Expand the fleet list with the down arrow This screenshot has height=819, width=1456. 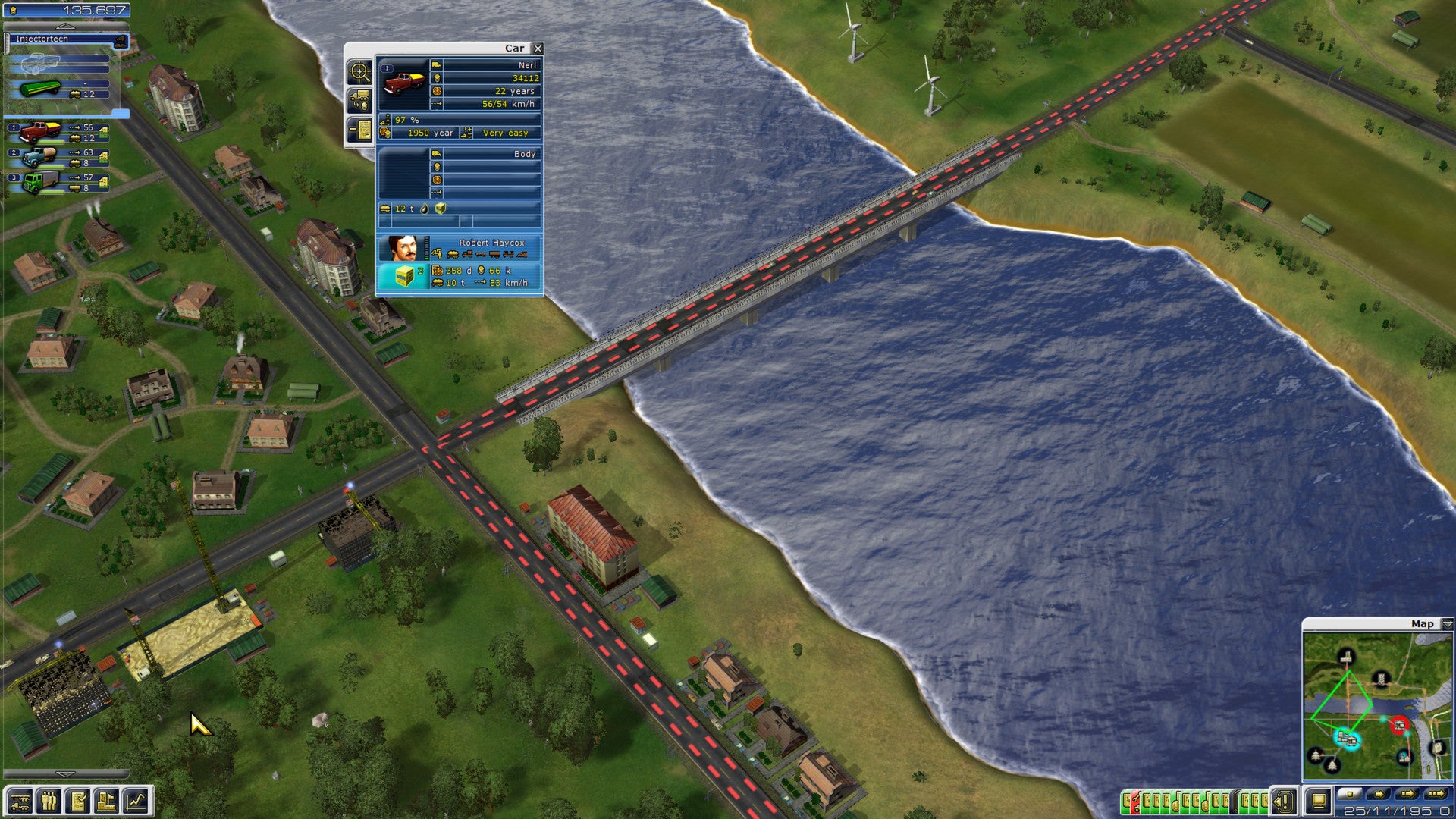pyautogui.click(x=66, y=774)
